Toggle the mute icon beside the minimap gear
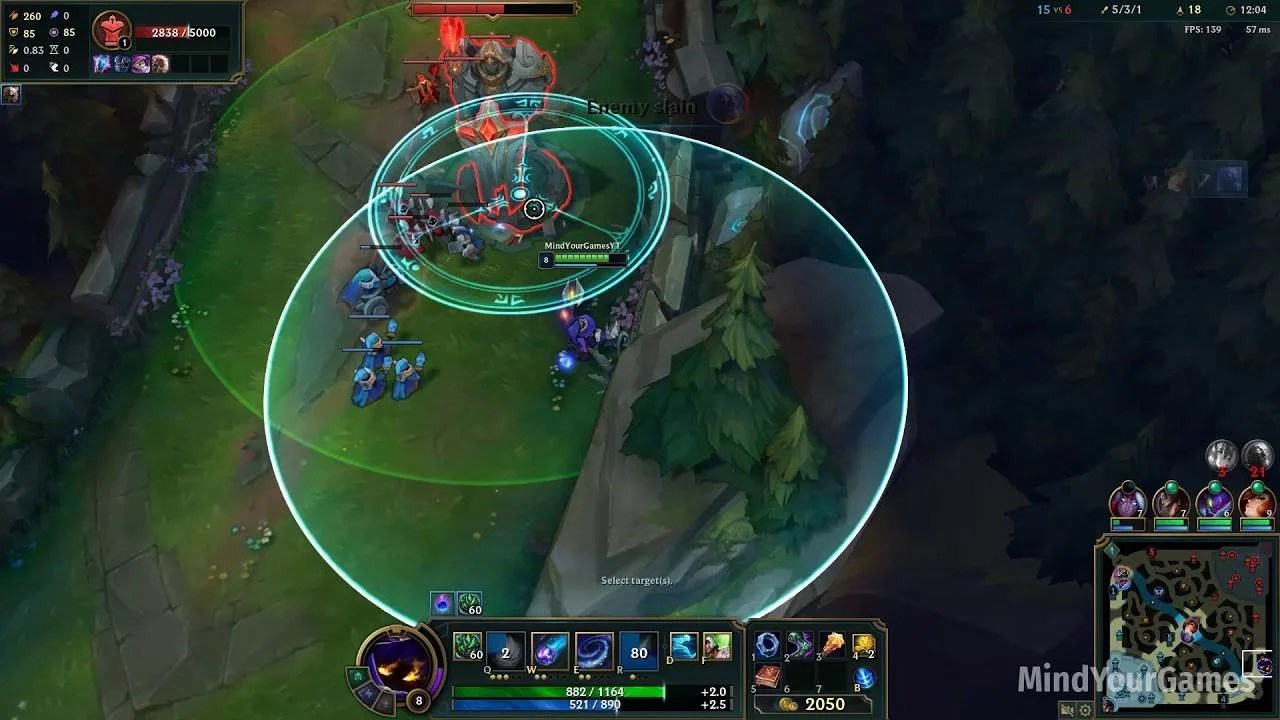Image resolution: width=1280 pixels, height=720 pixels. (x=1066, y=710)
